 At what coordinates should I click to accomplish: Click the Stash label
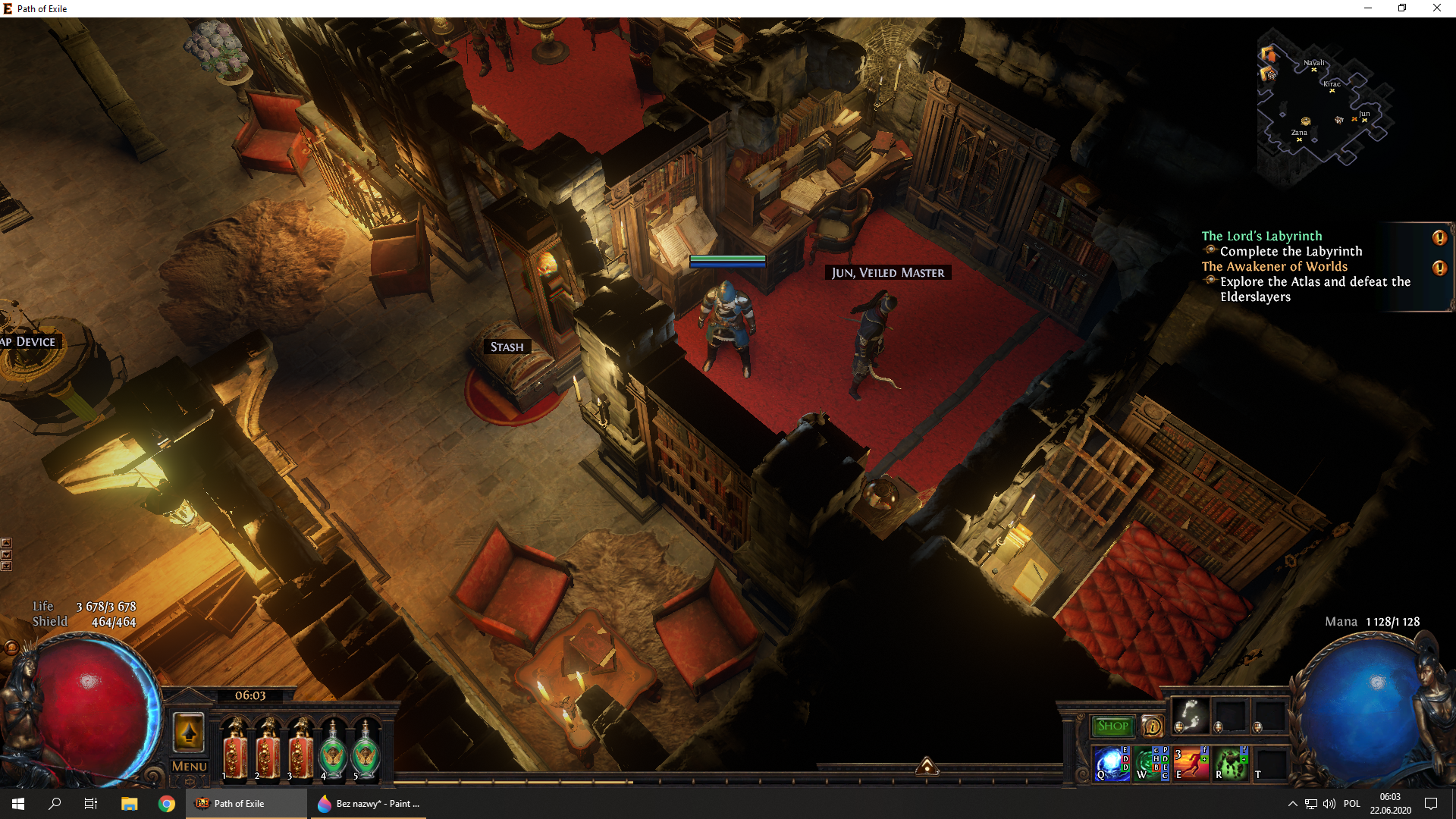point(507,347)
